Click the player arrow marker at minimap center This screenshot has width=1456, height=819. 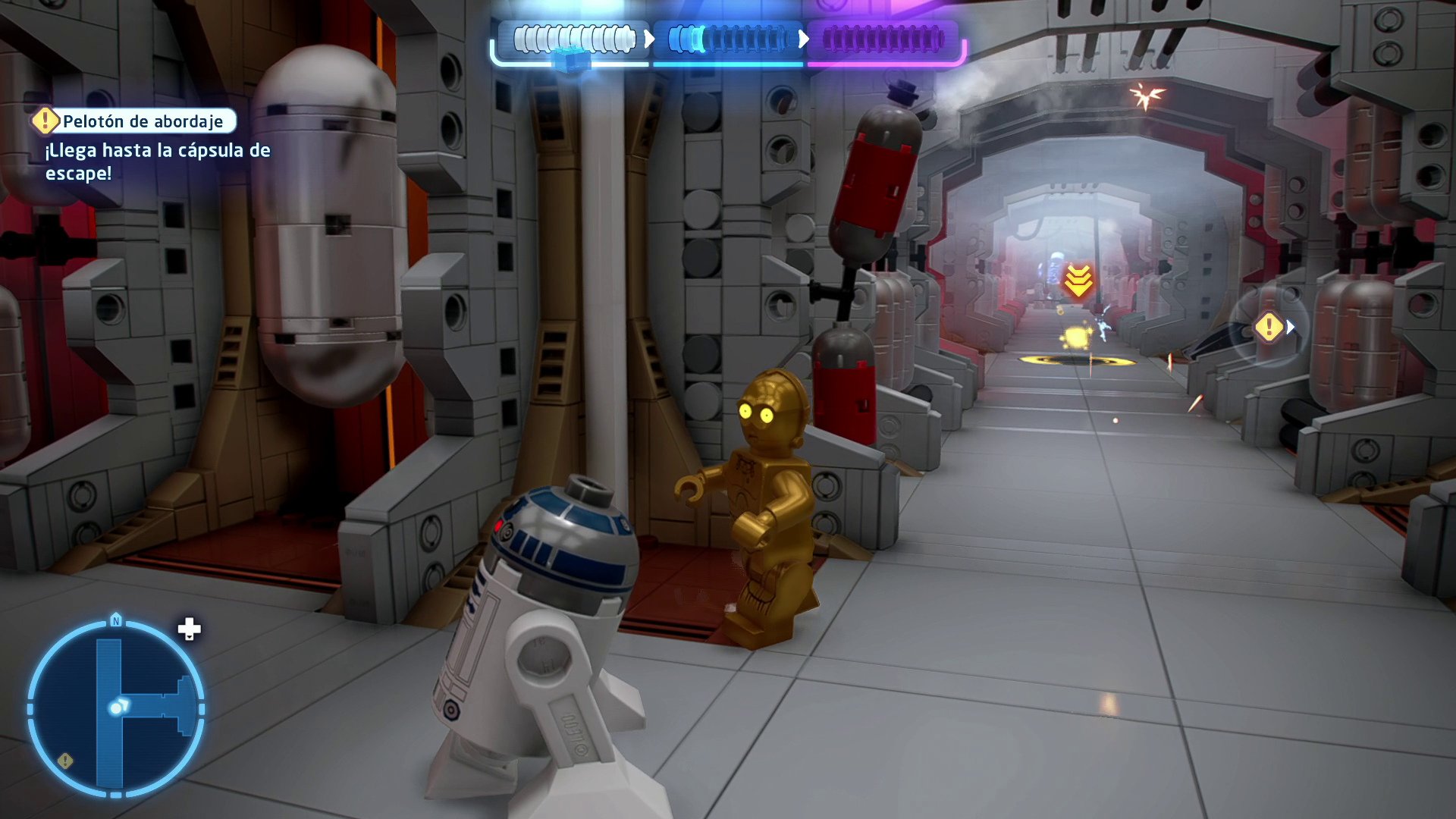click(x=118, y=707)
